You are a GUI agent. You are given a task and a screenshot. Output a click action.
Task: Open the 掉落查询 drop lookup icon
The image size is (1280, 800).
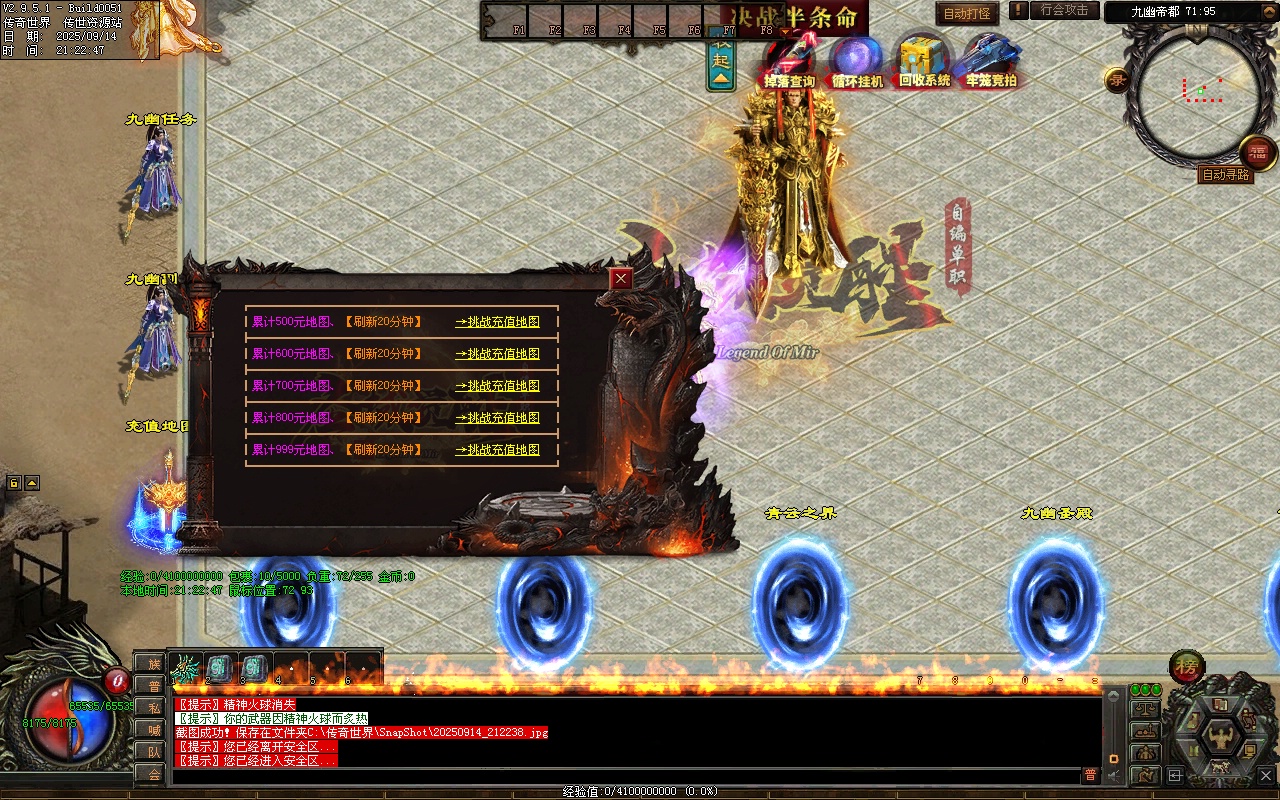click(789, 60)
